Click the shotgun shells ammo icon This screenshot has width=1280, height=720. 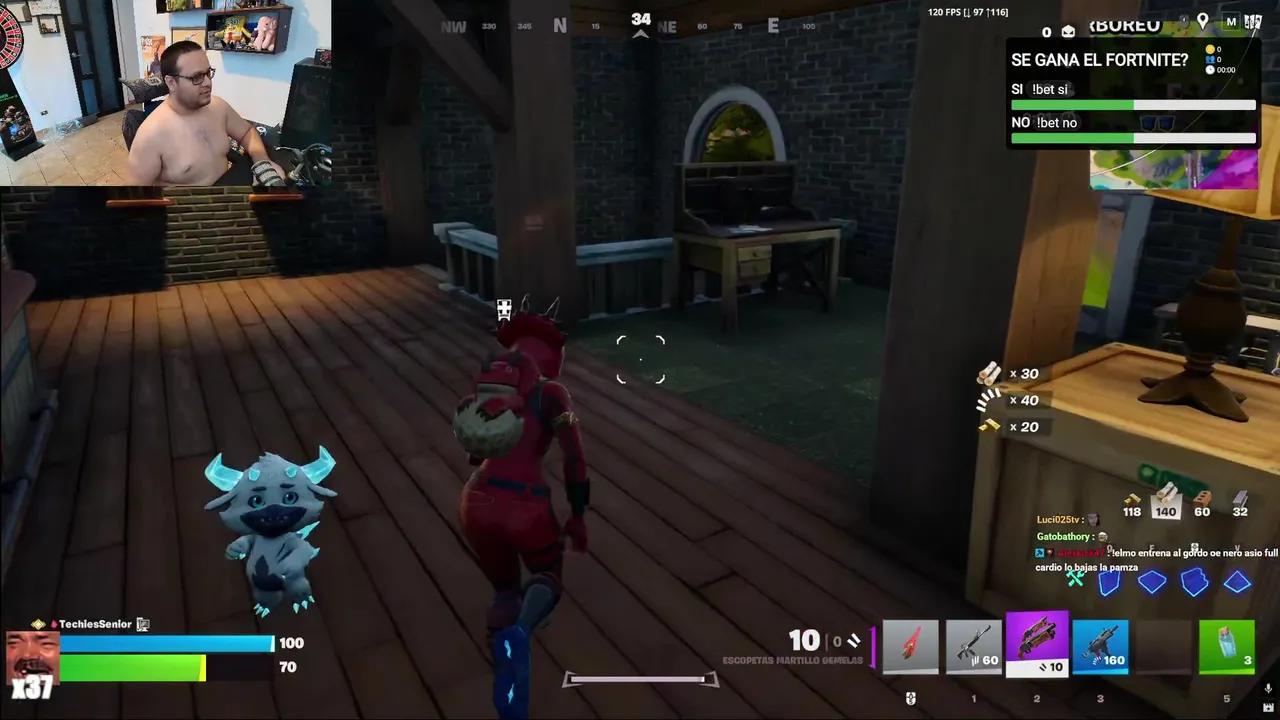coord(990,373)
